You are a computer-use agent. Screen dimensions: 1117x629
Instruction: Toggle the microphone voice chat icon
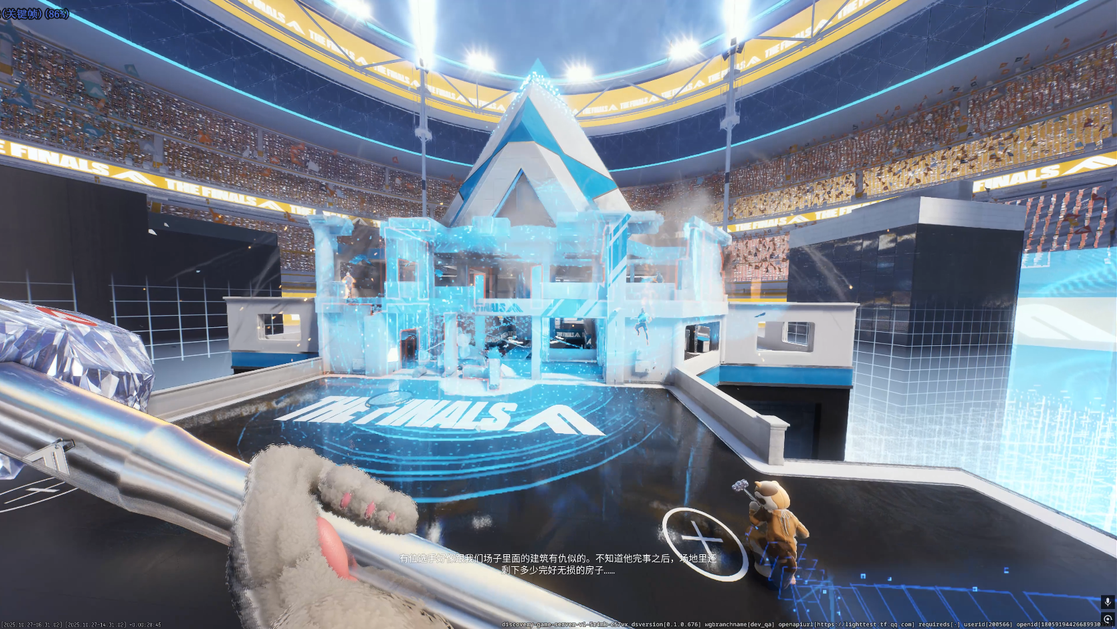pyautogui.click(x=1107, y=602)
